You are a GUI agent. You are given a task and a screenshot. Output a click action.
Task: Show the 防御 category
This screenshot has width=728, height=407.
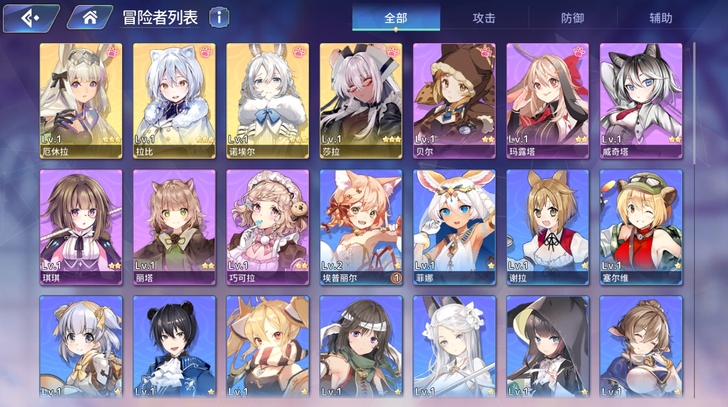click(x=572, y=18)
